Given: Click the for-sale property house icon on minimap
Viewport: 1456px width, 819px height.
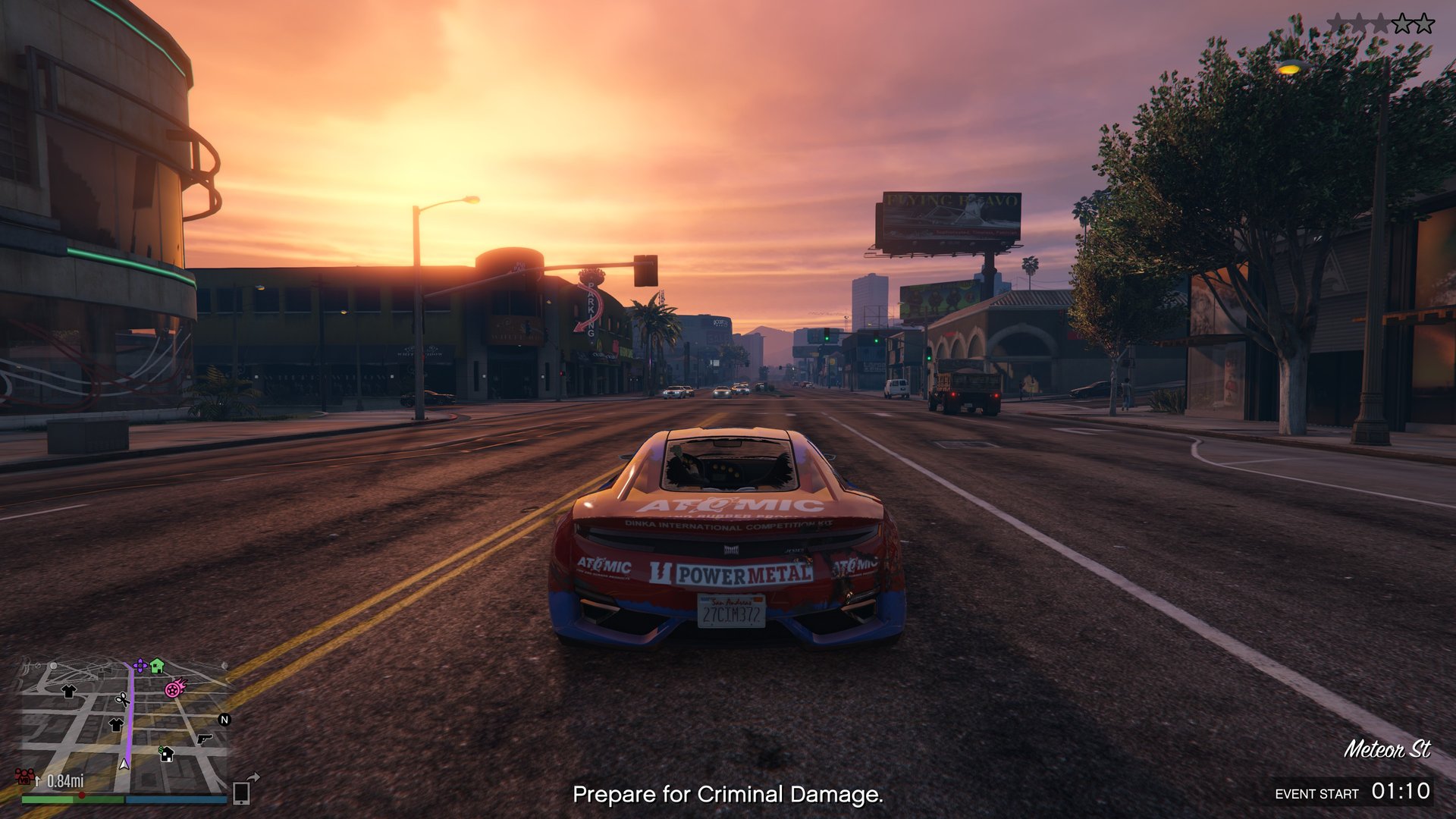Looking at the screenshot, I should (x=167, y=754).
